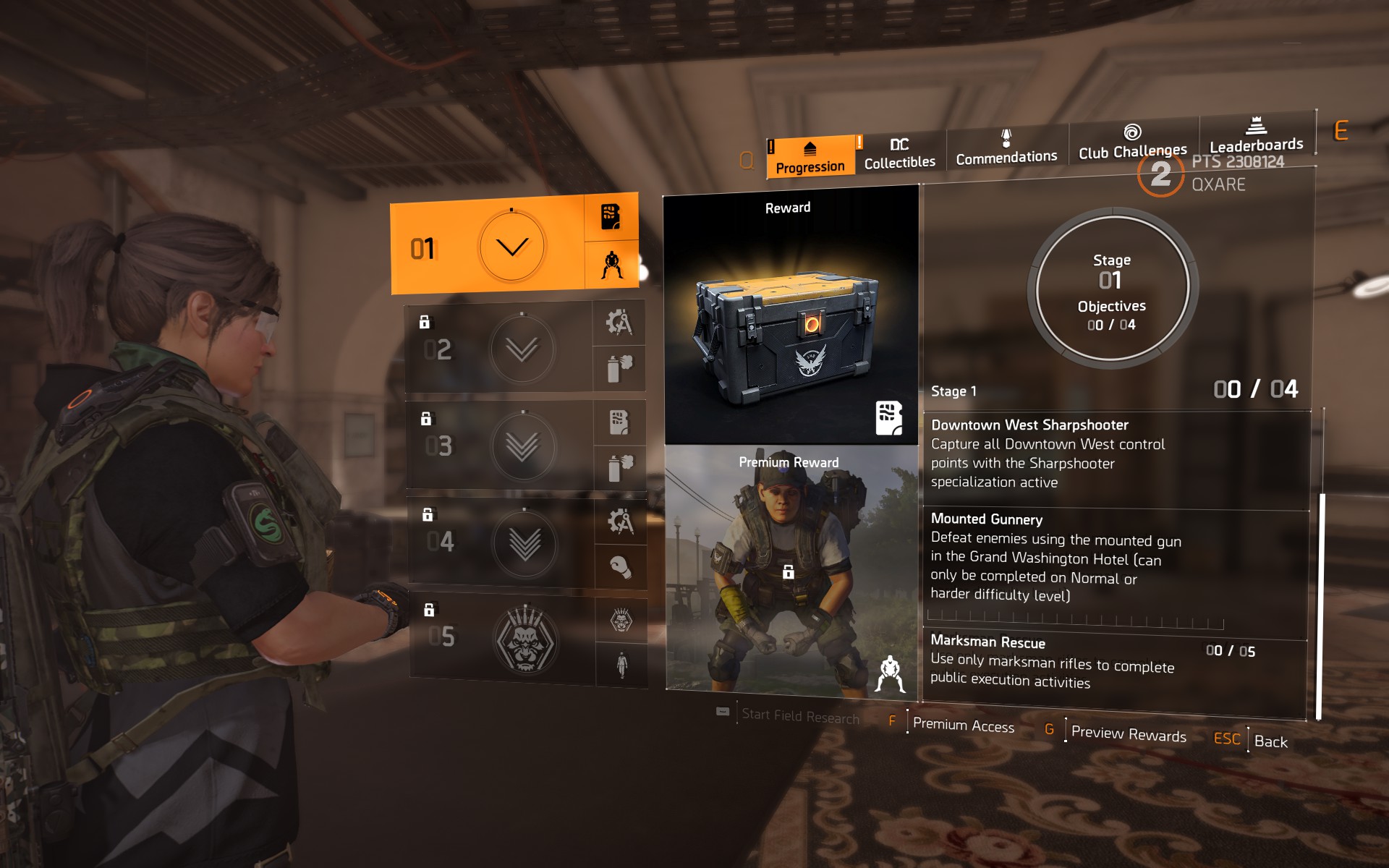Click the Premium Access button
The height and width of the screenshot is (868, 1389).
coord(963,725)
